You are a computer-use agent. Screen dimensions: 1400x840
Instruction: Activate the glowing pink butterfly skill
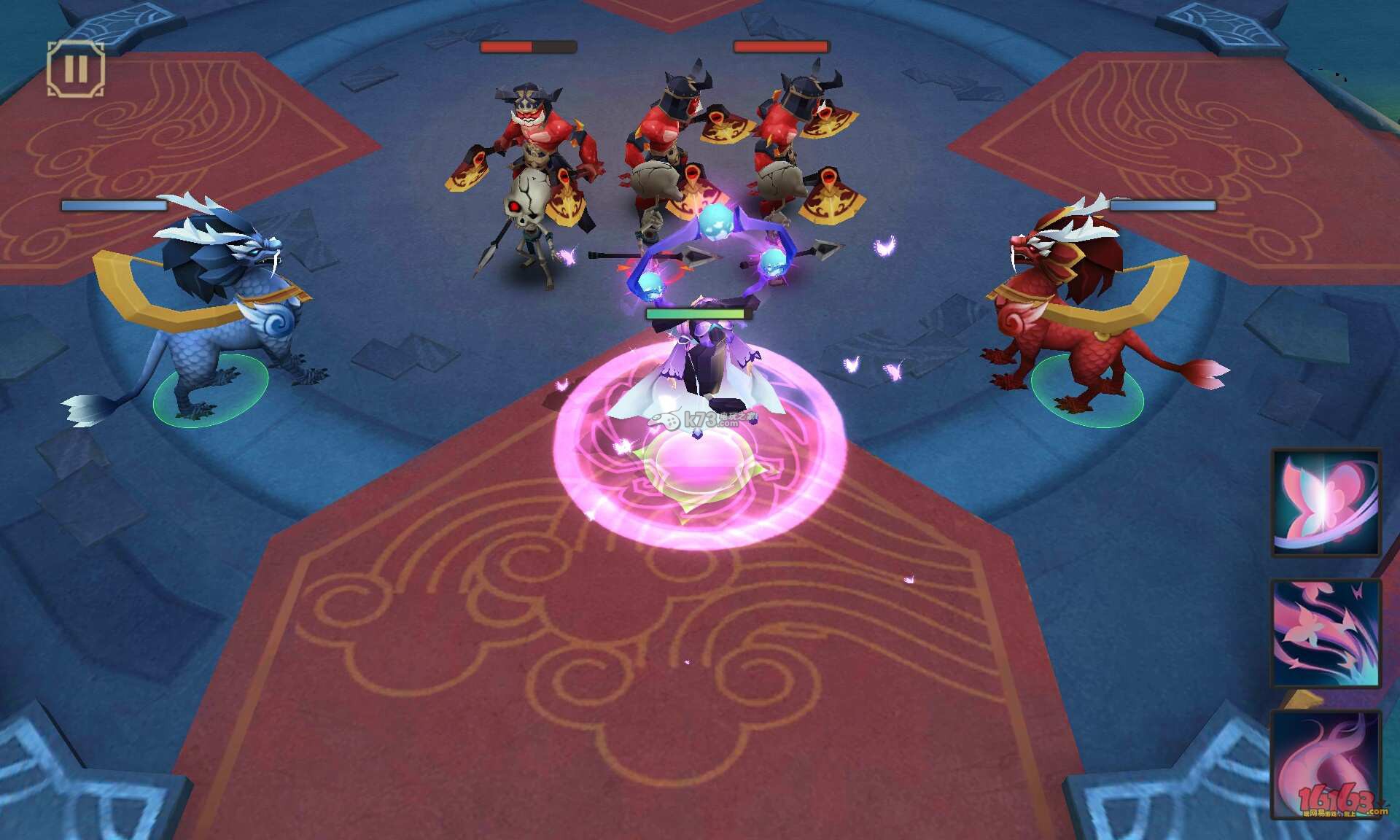click(x=1326, y=502)
